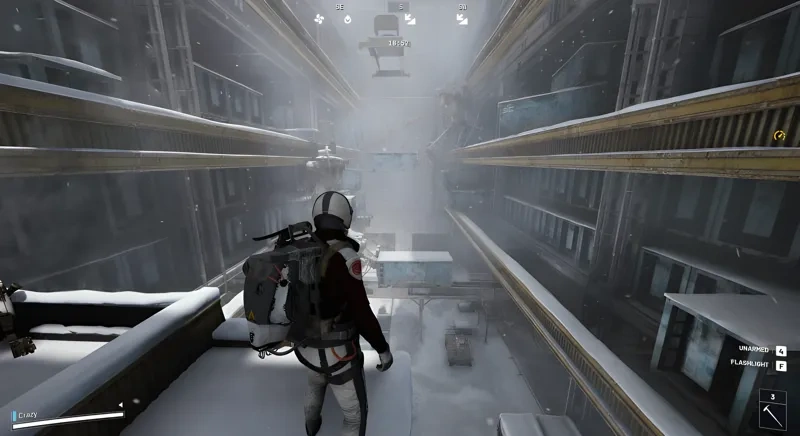
Task: Click the fan marker on the compass
Action: pos(319,18)
